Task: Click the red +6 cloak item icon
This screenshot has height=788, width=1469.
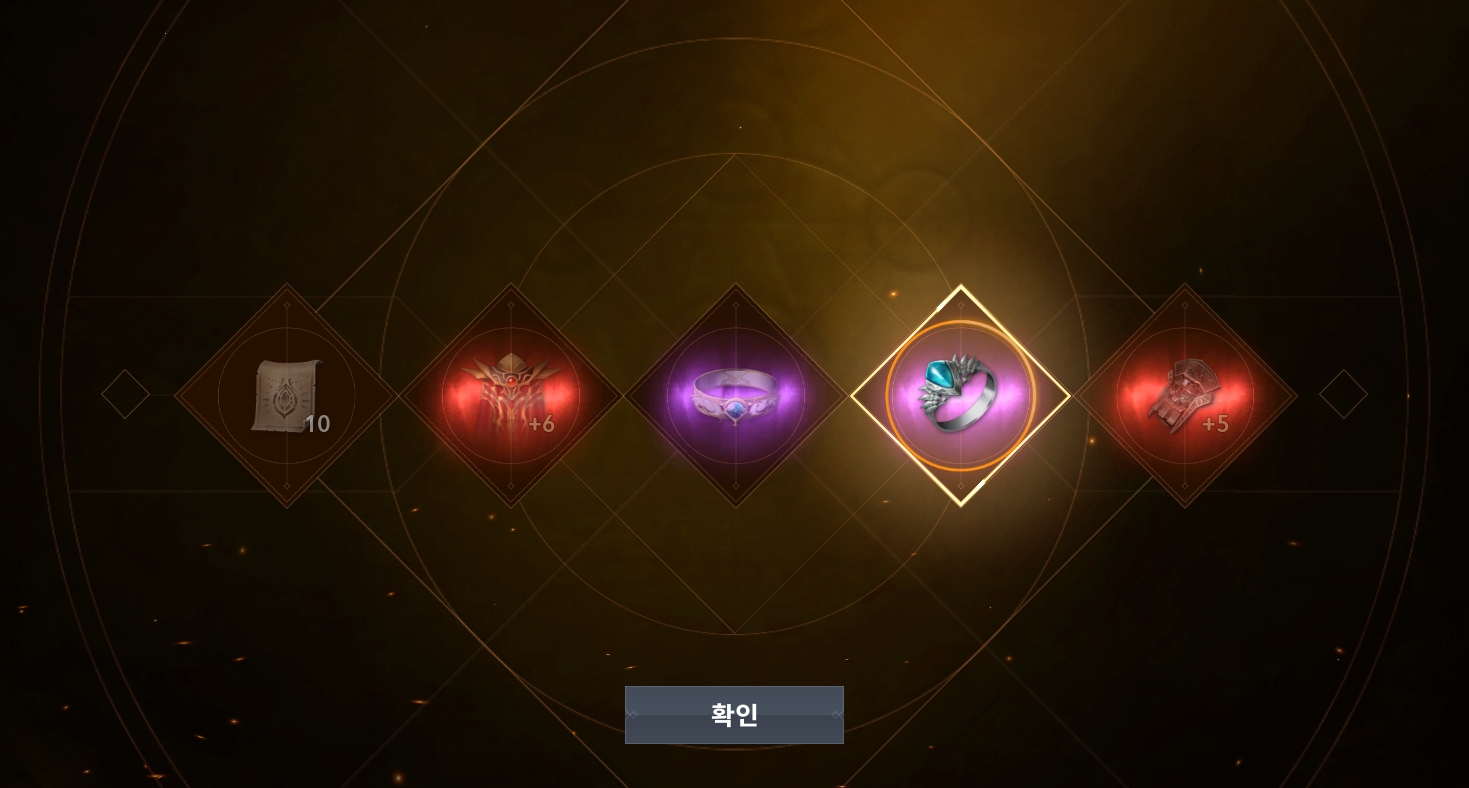Action: click(512, 395)
